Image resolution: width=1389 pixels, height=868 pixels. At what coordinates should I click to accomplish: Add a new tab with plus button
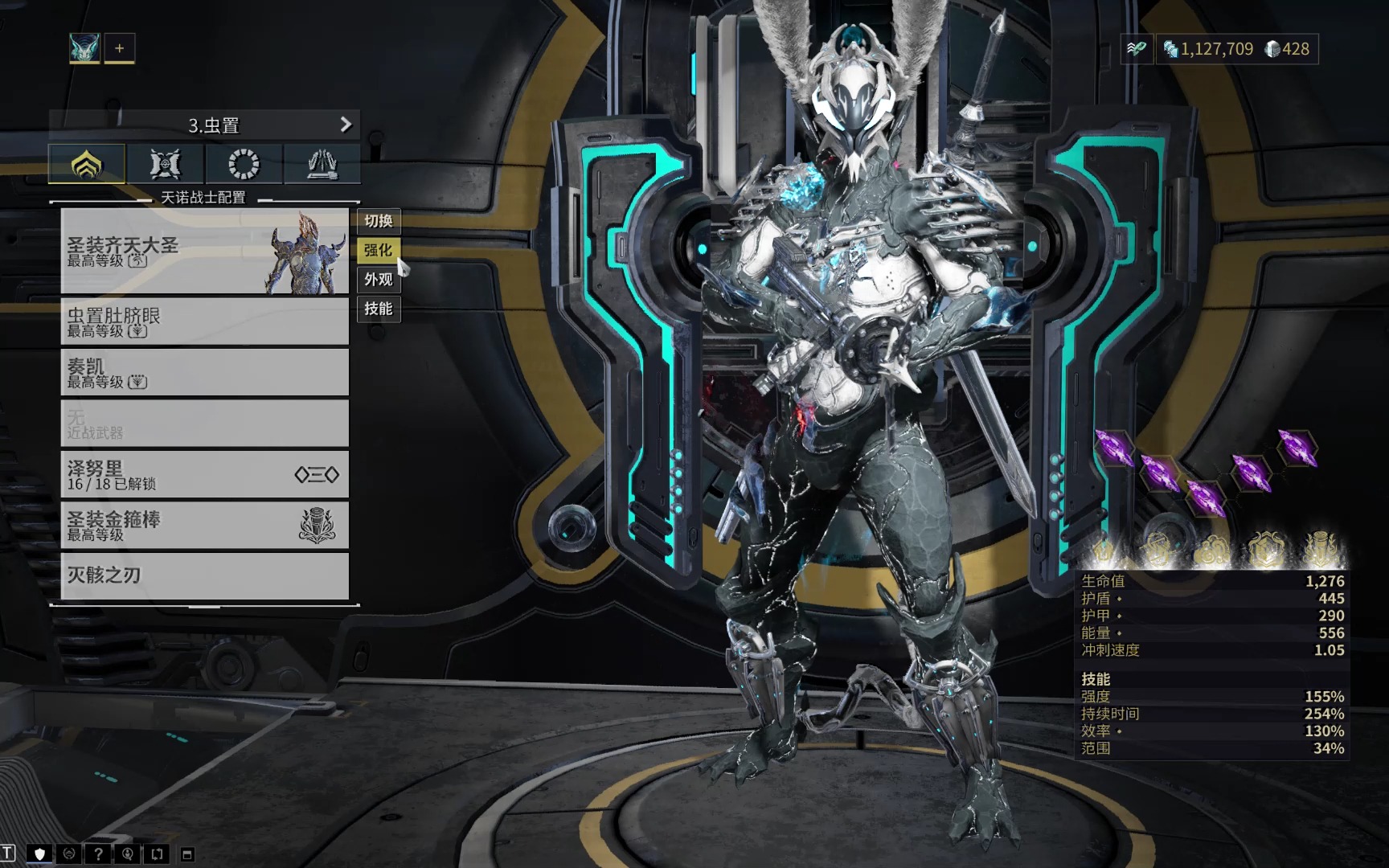point(120,48)
